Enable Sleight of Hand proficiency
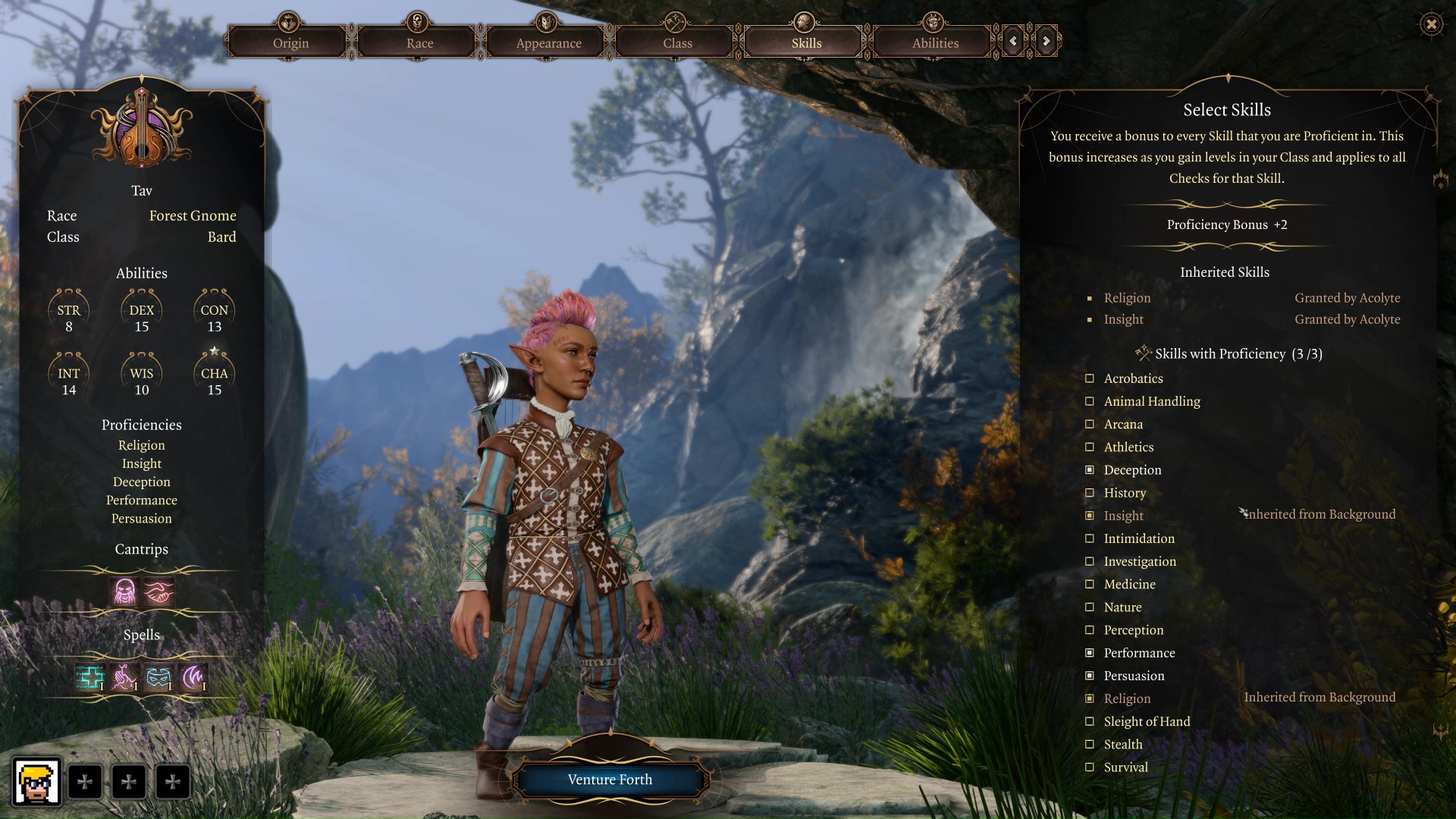 coord(1090,722)
